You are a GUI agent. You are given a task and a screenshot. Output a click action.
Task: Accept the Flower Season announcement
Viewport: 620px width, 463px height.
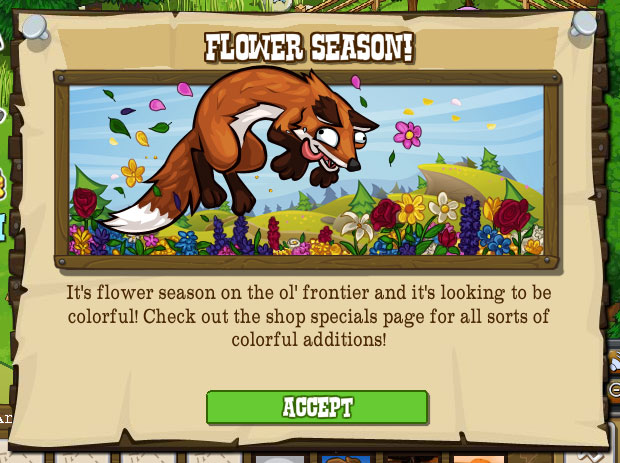[317, 407]
